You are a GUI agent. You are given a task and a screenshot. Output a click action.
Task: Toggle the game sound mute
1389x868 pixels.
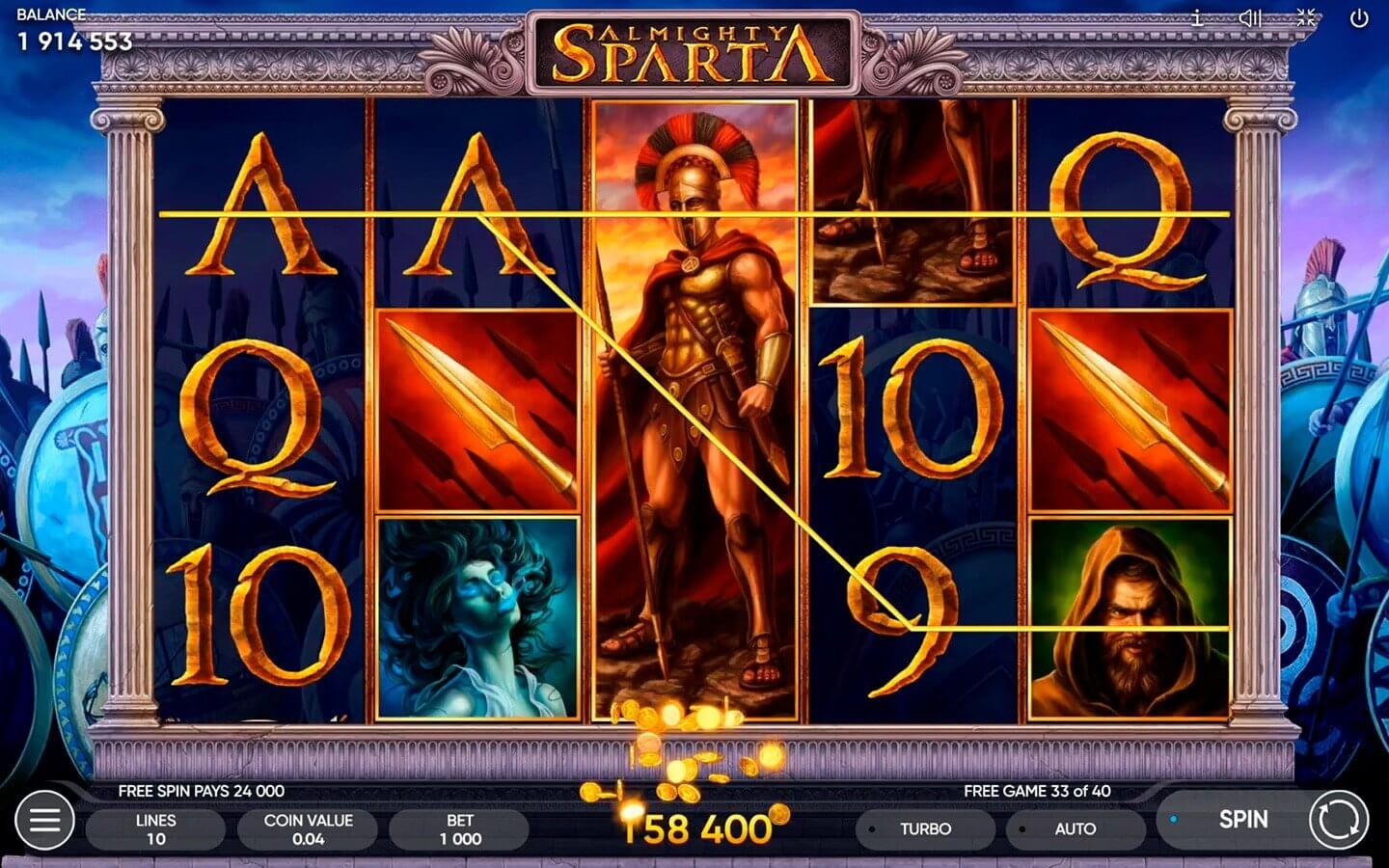pyautogui.click(x=1251, y=16)
